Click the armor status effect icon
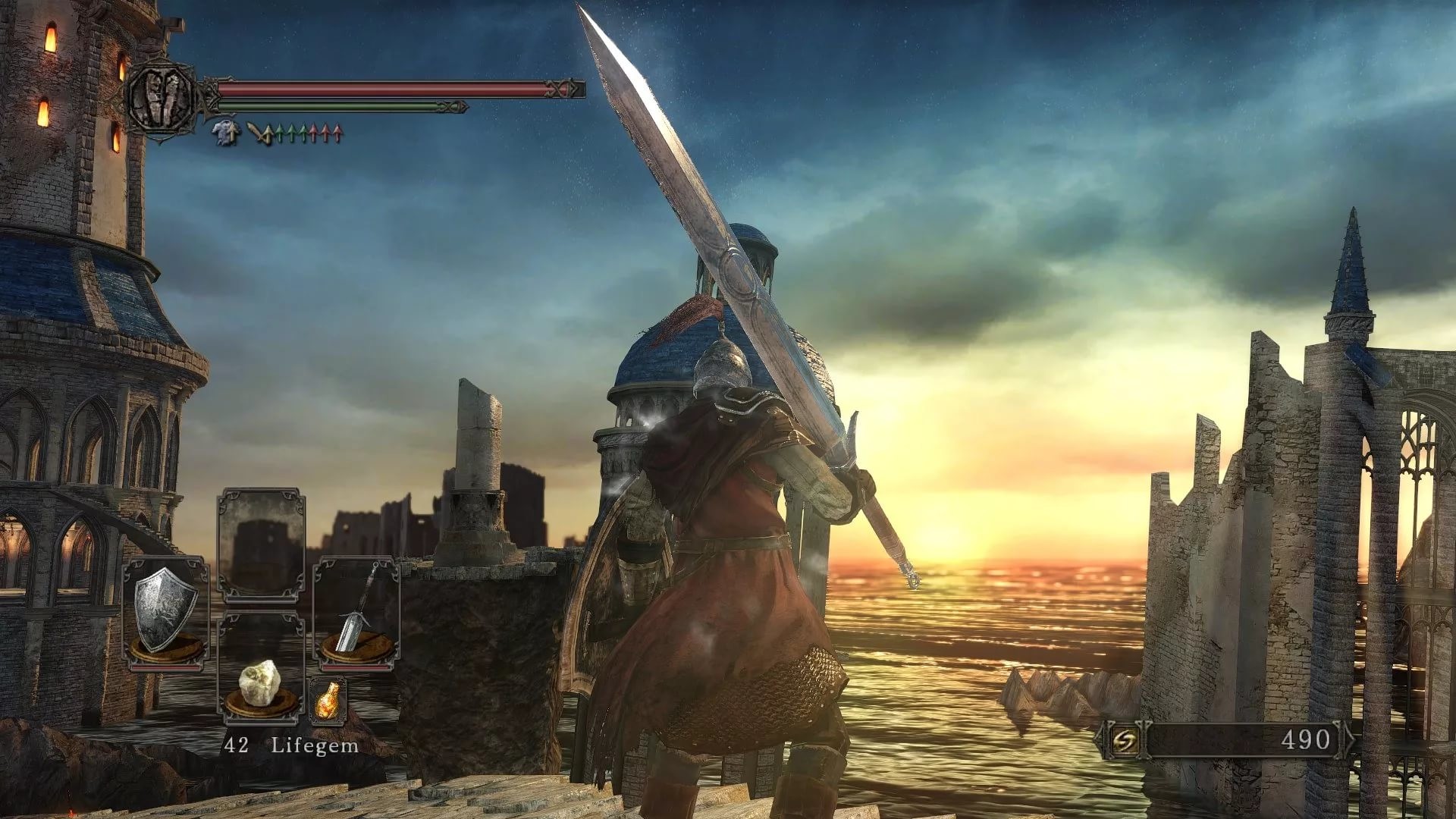The width and height of the screenshot is (1456, 819). pos(226,133)
